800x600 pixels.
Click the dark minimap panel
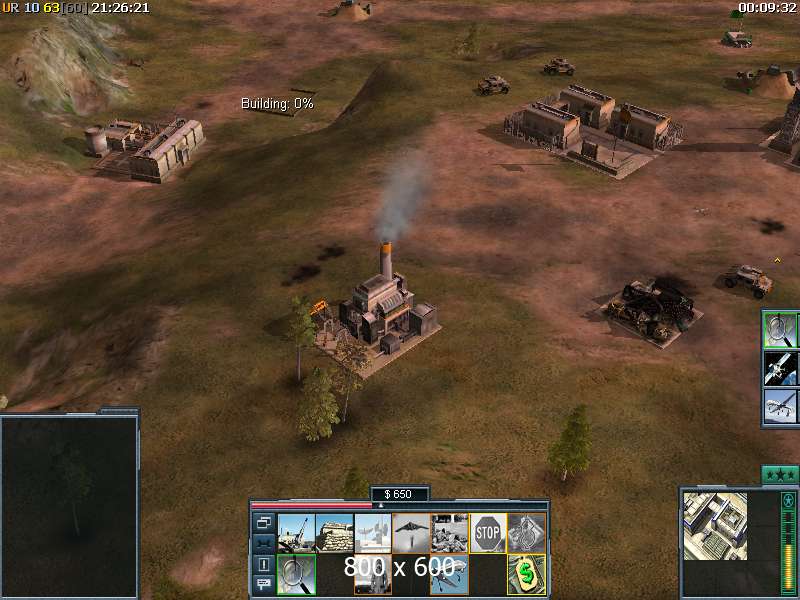pos(69,488)
